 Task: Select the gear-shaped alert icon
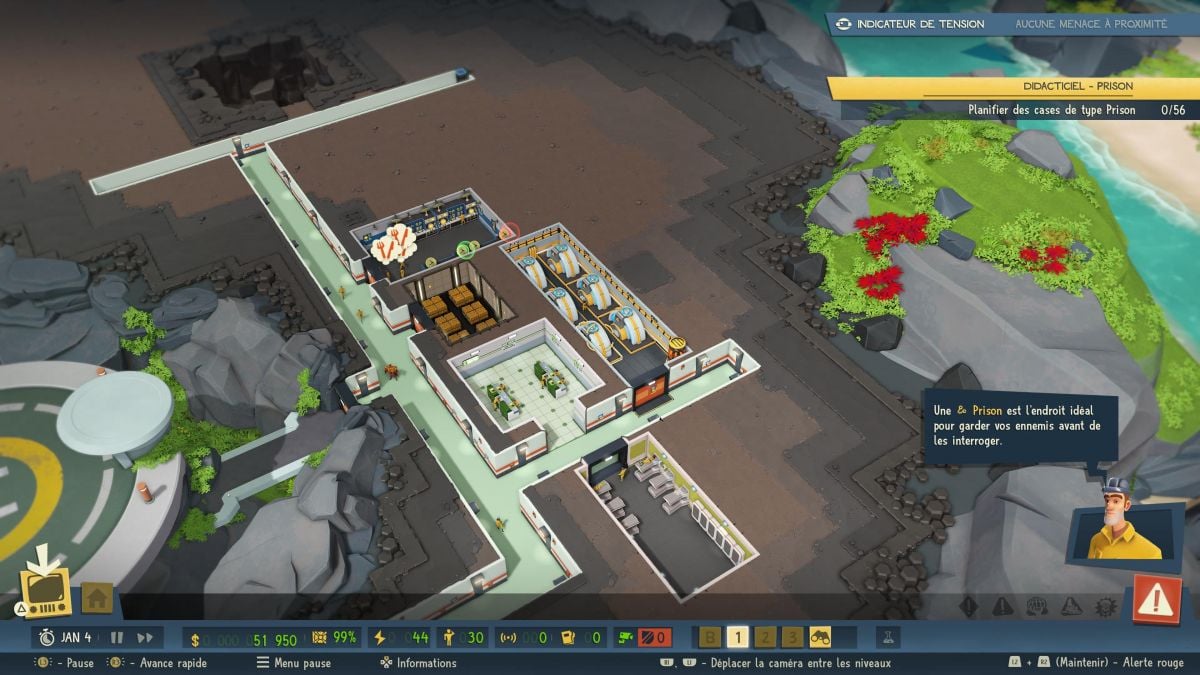point(1106,606)
